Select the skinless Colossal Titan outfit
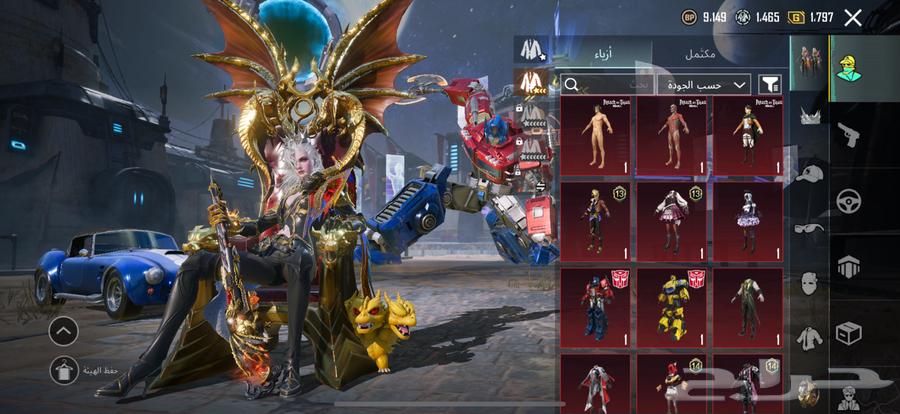The image size is (900, 414). pos(672,133)
